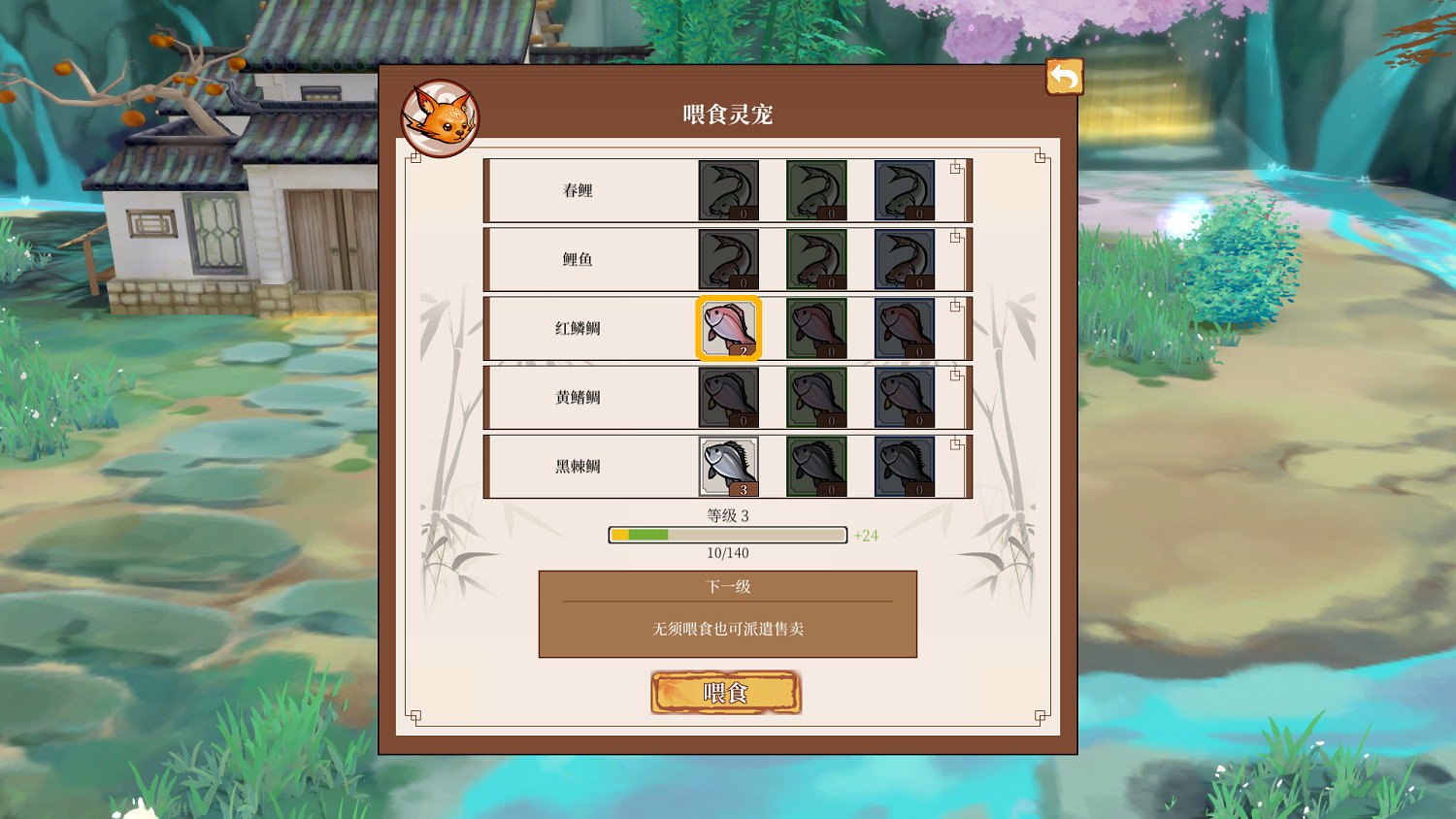Select the blue-framed 春鲤 fish icon
Screen dimensions: 1456x819
[905, 189]
